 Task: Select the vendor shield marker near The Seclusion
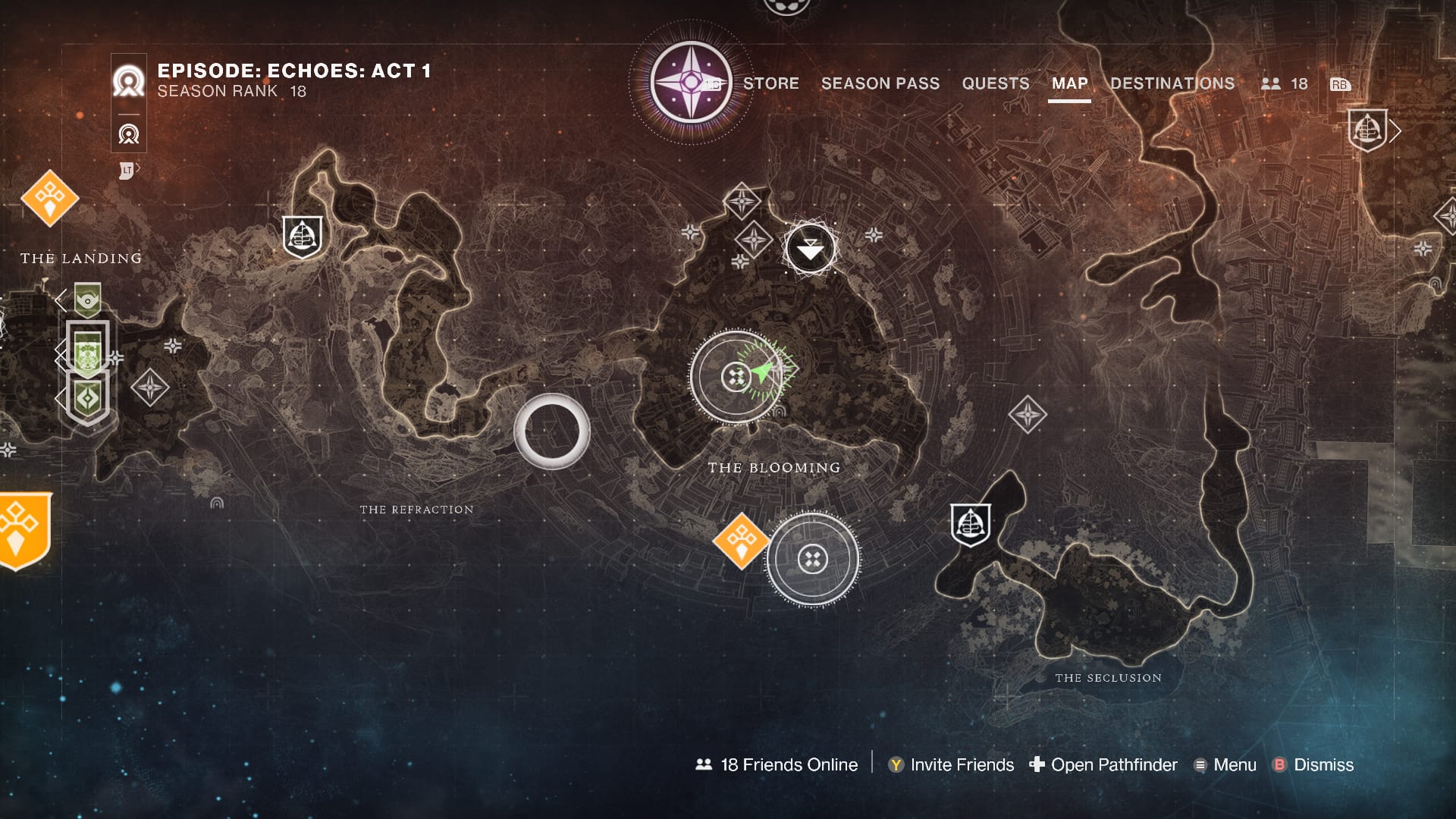pos(970,524)
